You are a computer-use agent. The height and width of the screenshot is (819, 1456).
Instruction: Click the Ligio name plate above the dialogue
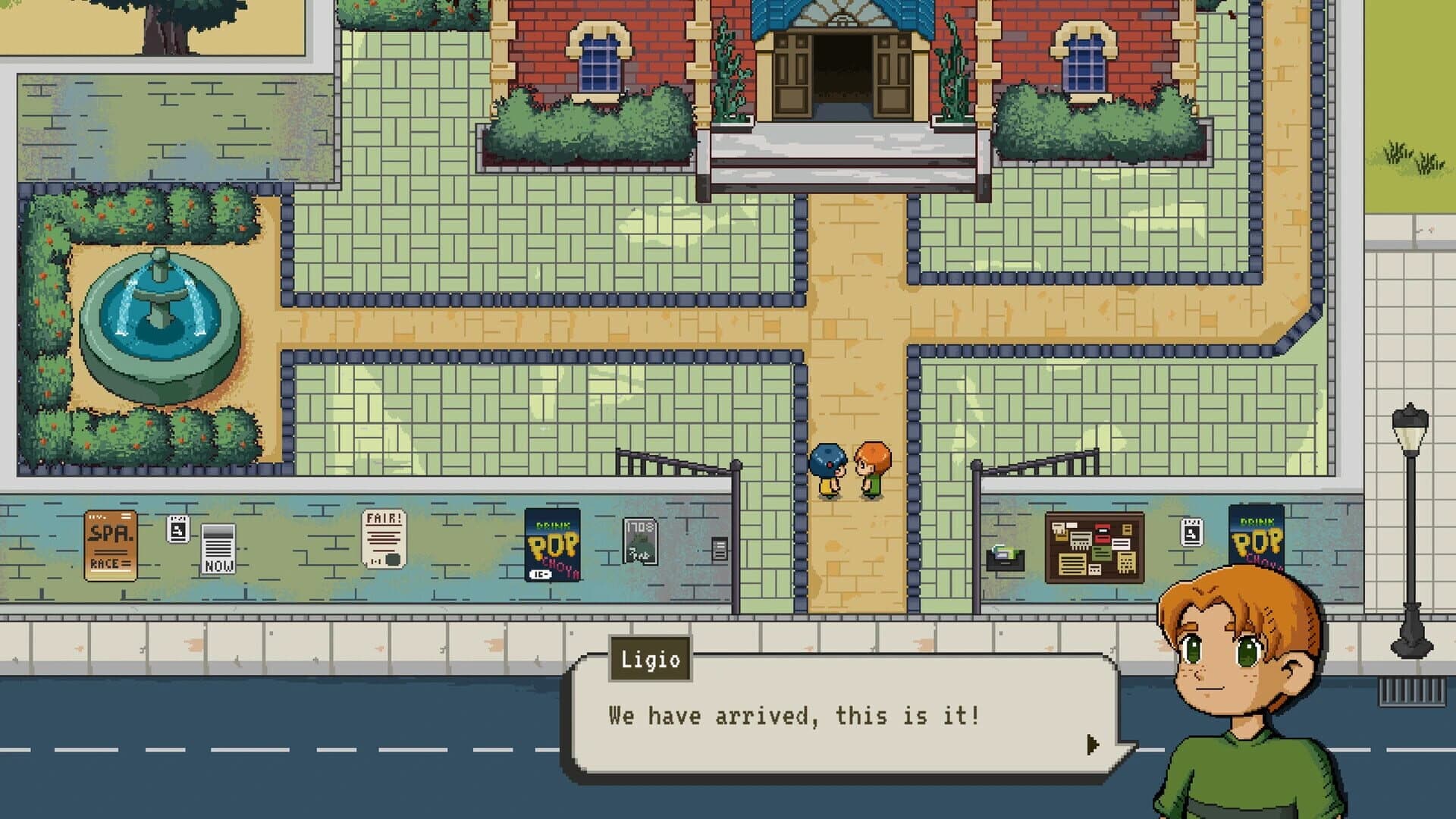click(649, 660)
